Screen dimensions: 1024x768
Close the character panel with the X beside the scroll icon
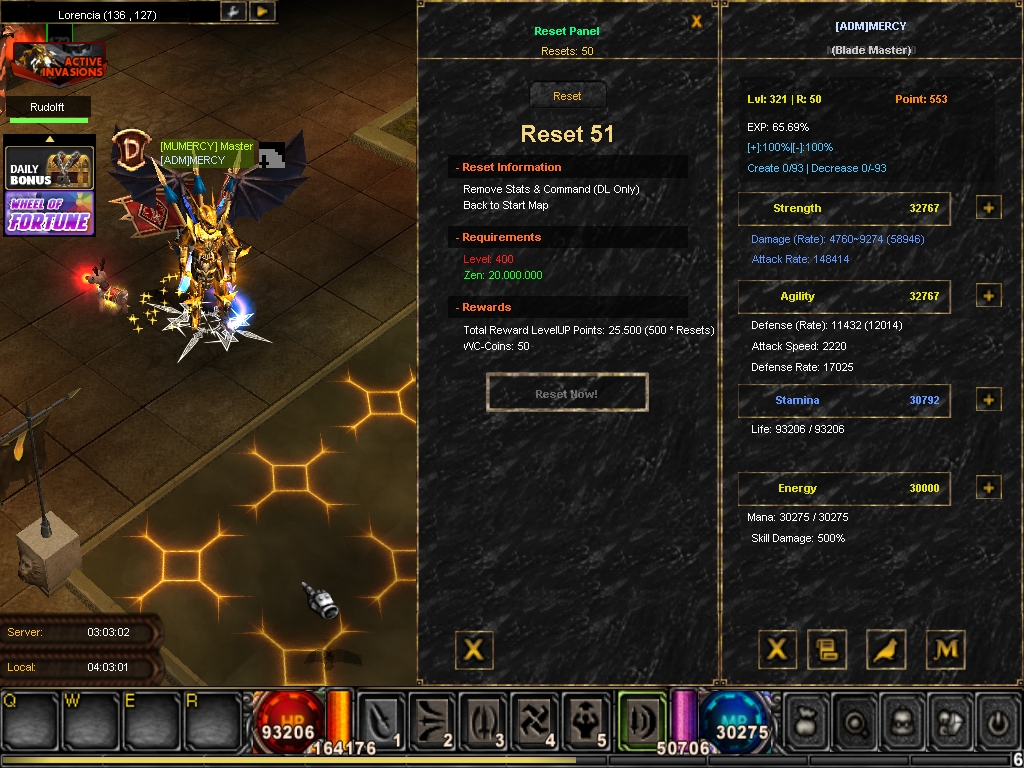(776, 650)
